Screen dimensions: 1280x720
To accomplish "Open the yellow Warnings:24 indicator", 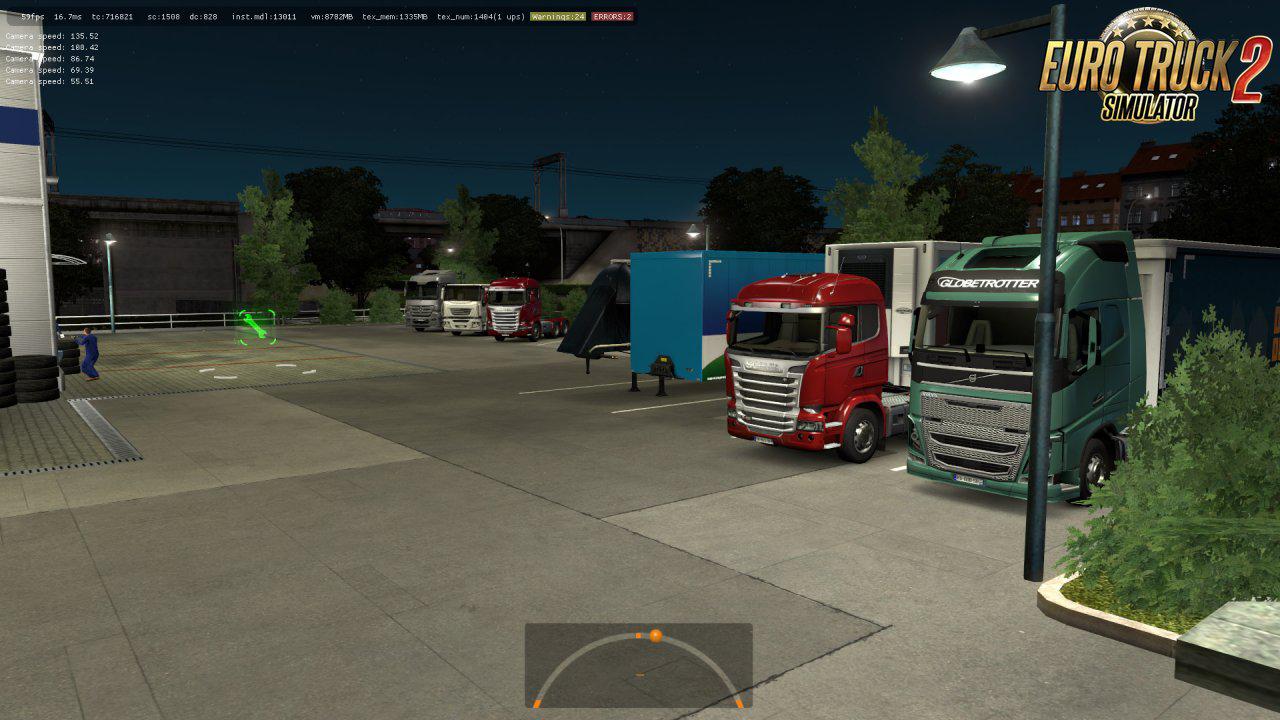I will [558, 17].
